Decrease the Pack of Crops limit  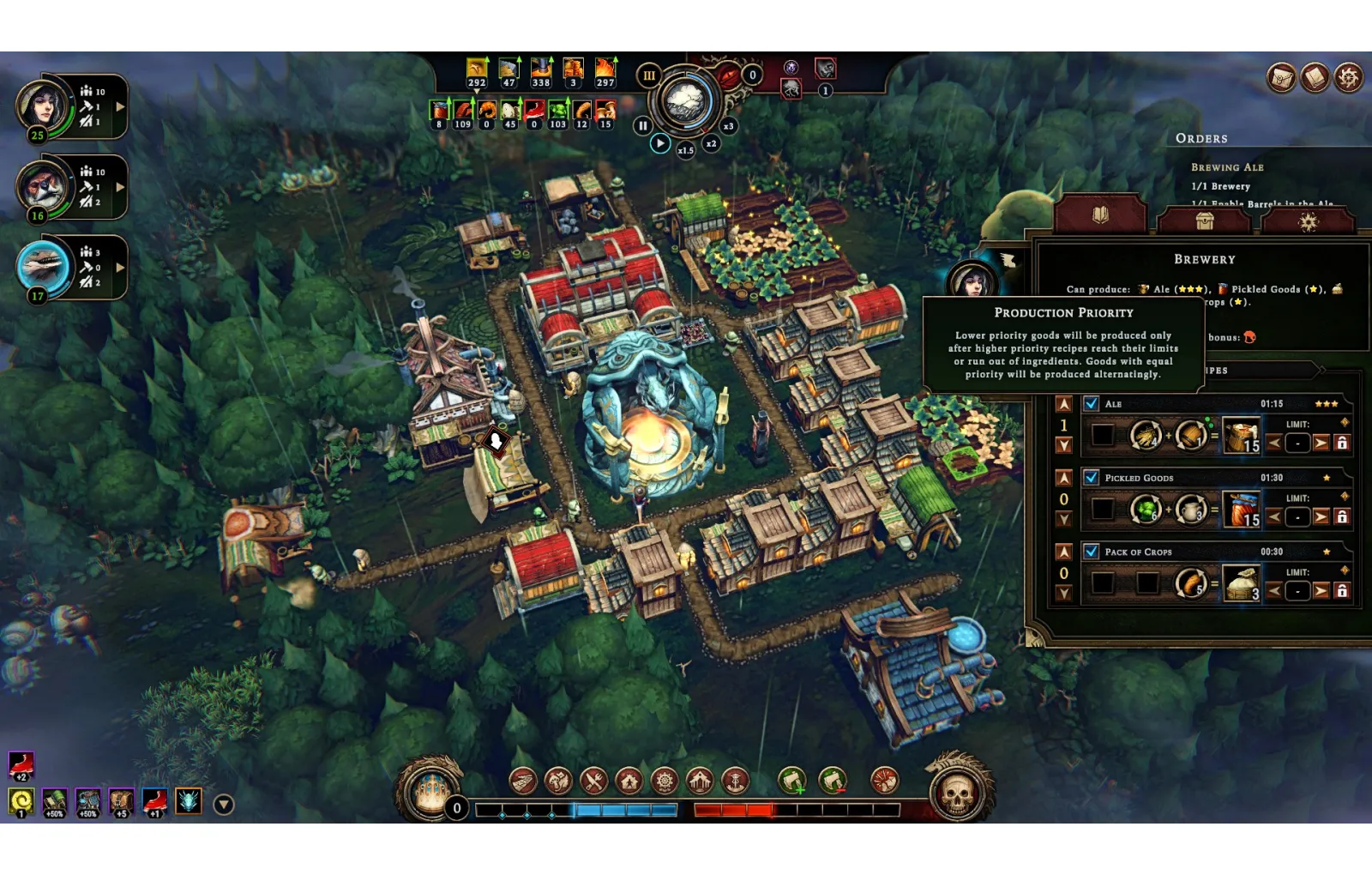point(1274,590)
